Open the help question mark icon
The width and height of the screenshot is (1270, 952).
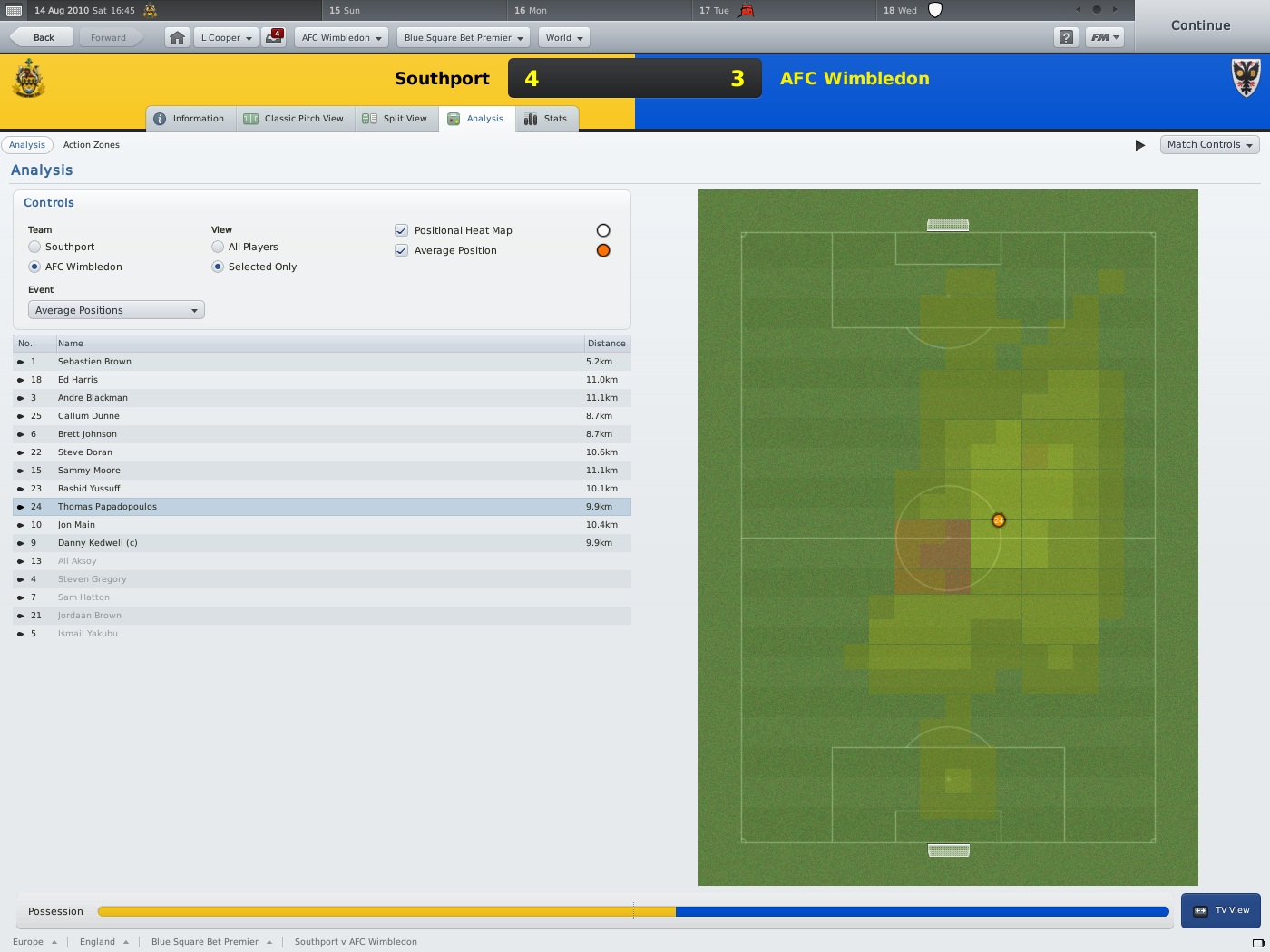[1066, 37]
